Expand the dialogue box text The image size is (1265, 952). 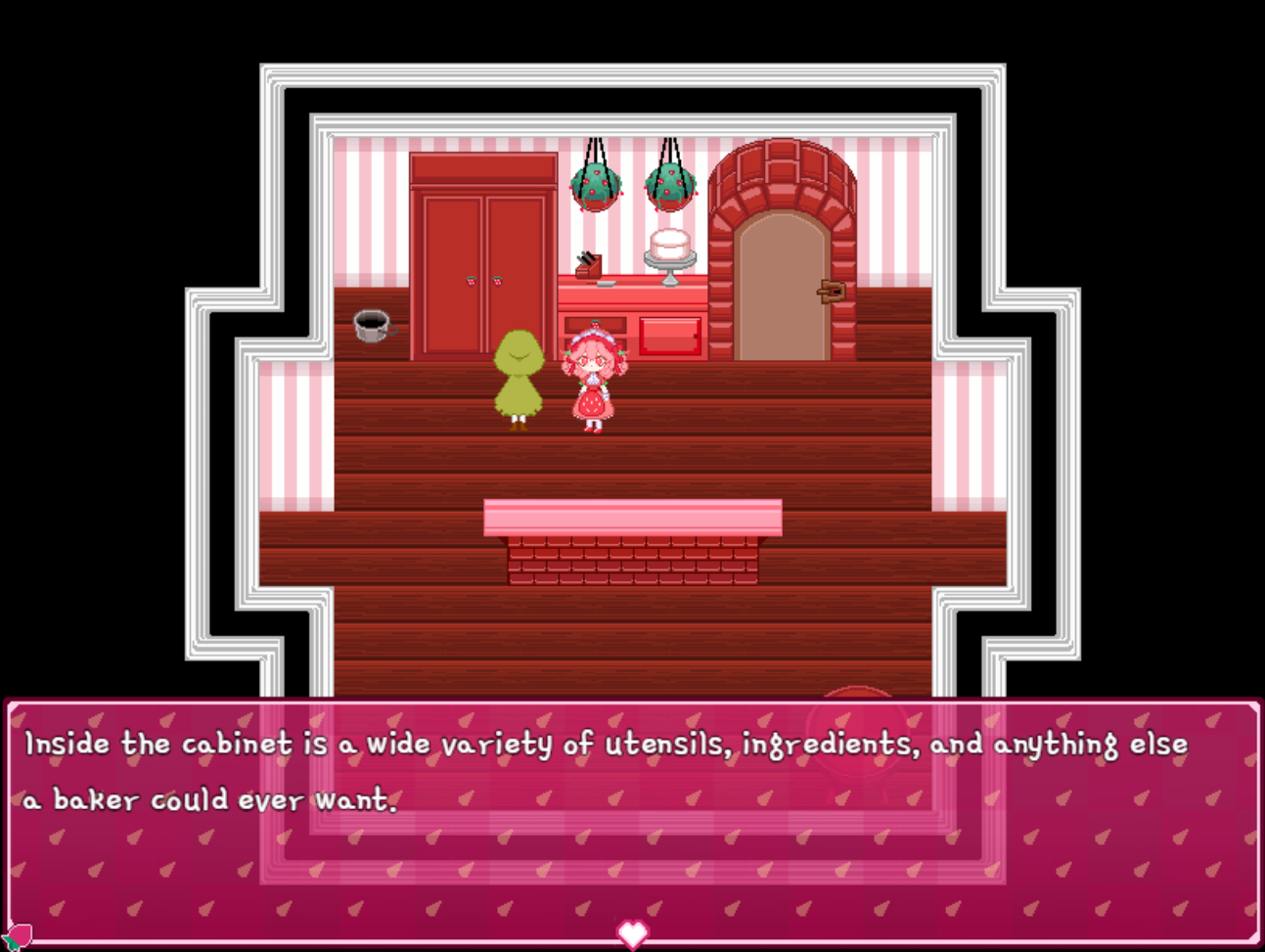click(x=607, y=773)
